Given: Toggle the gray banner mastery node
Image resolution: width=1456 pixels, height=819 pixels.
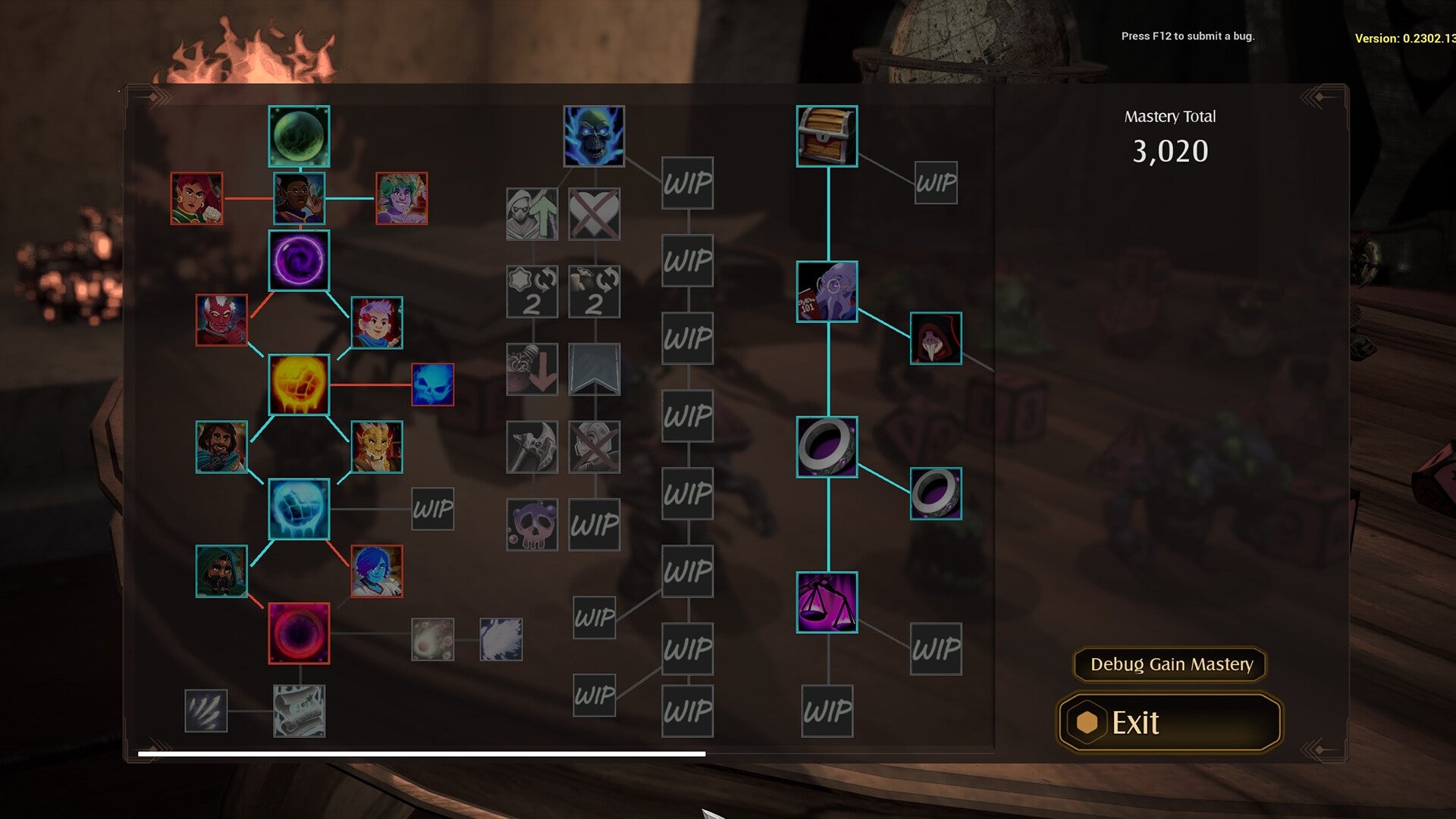Looking at the screenshot, I should 594,369.
